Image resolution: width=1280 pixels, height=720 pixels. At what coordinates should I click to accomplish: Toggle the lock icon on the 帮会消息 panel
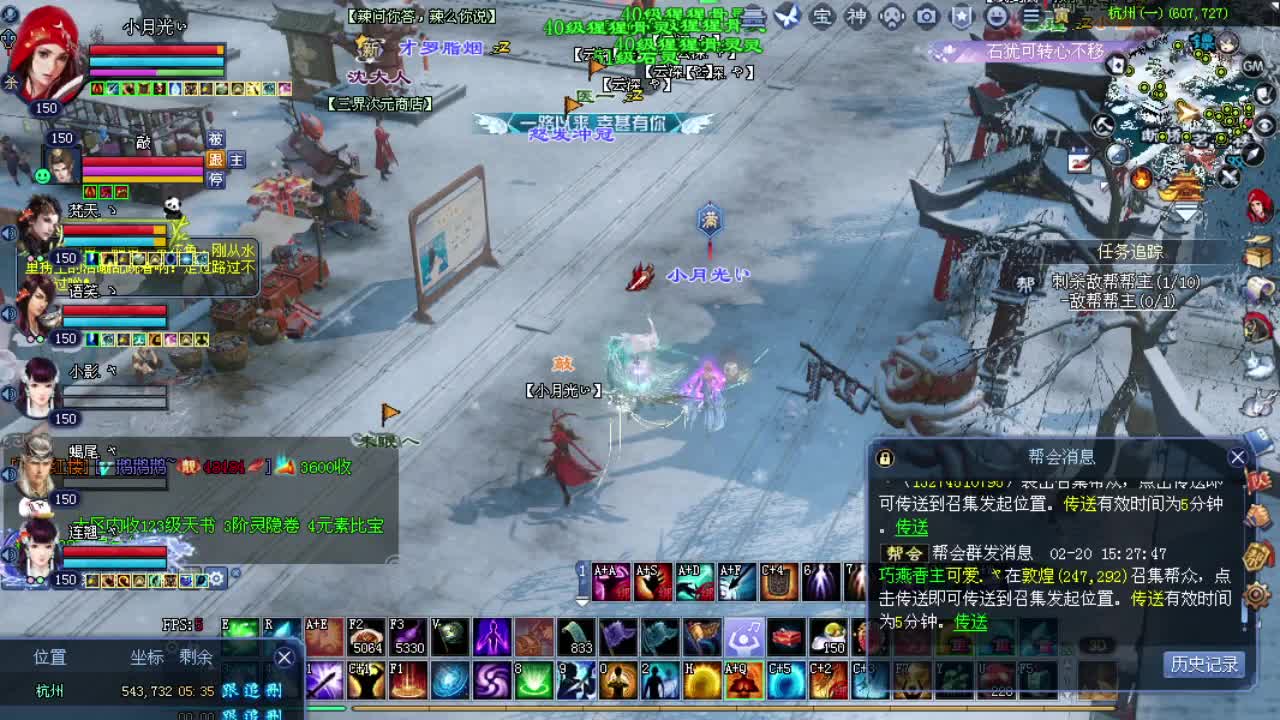(x=884, y=456)
